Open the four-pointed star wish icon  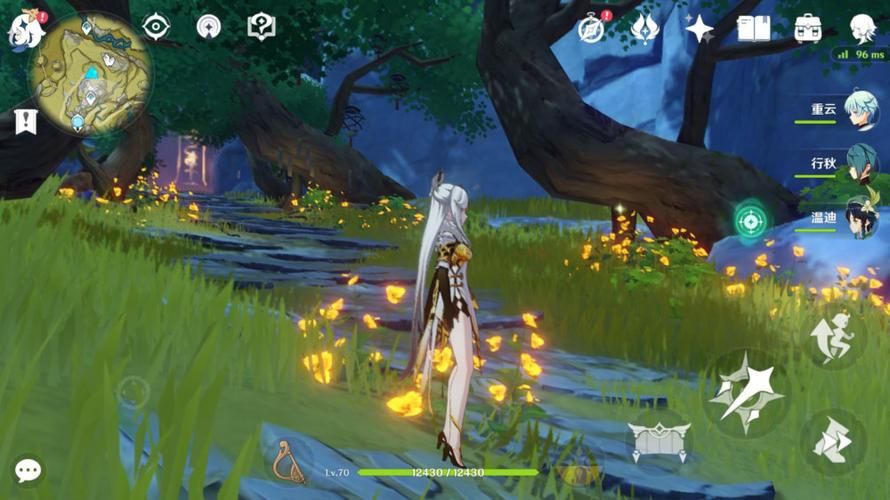coord(699,28)
